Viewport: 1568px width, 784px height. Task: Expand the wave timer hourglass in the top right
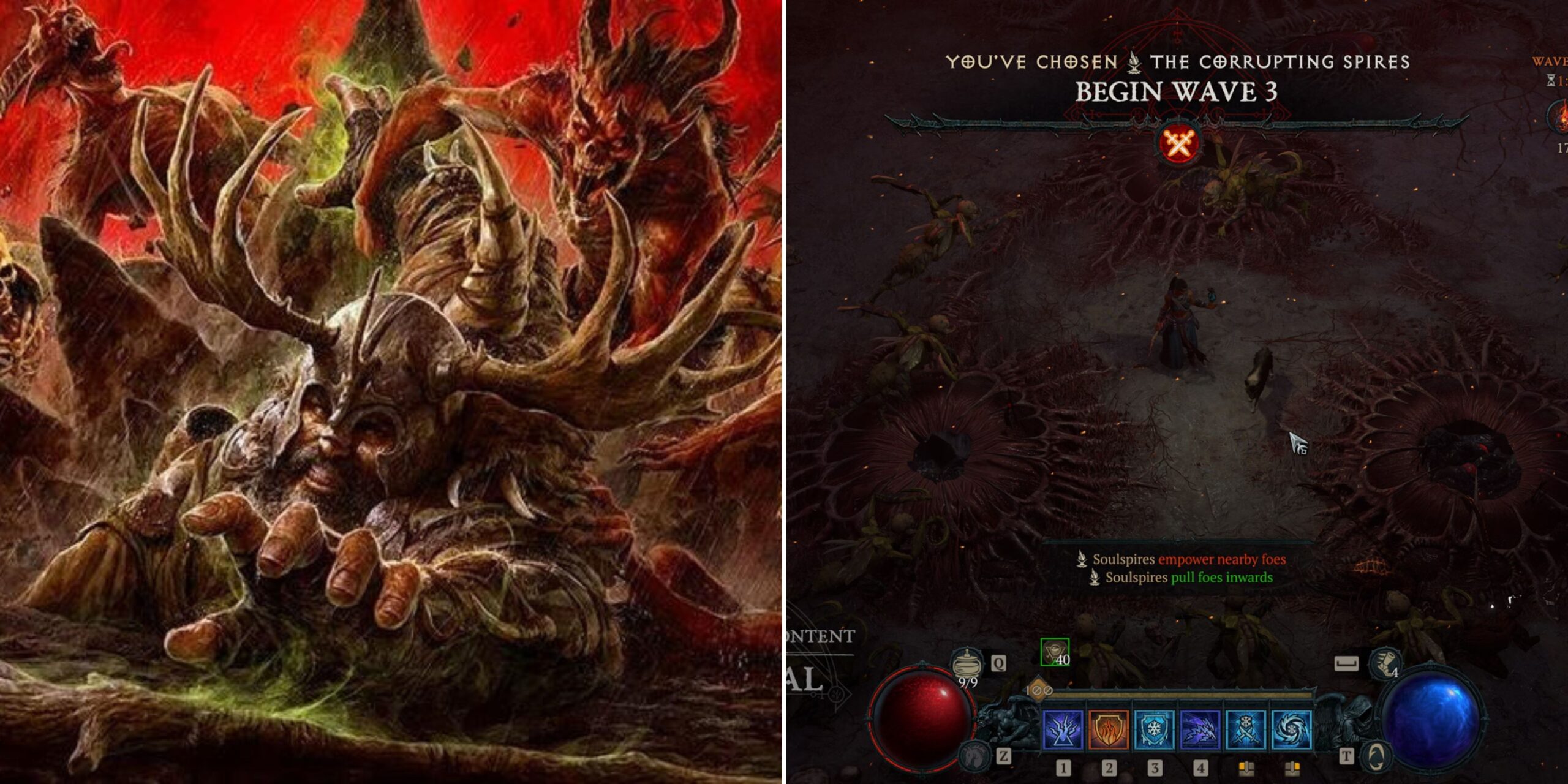pos(1551,80)
